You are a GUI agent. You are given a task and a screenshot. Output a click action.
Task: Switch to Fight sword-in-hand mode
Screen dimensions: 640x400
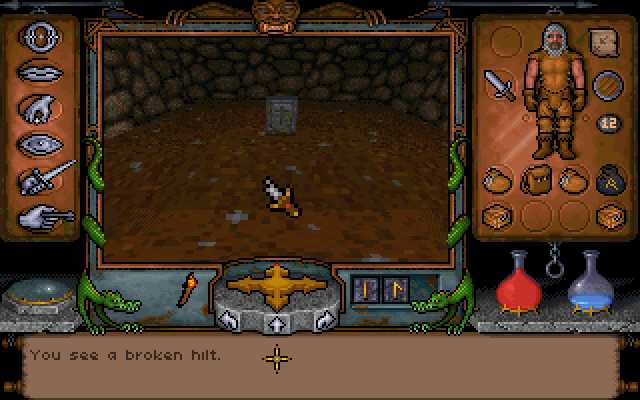[x=47, y=179]
